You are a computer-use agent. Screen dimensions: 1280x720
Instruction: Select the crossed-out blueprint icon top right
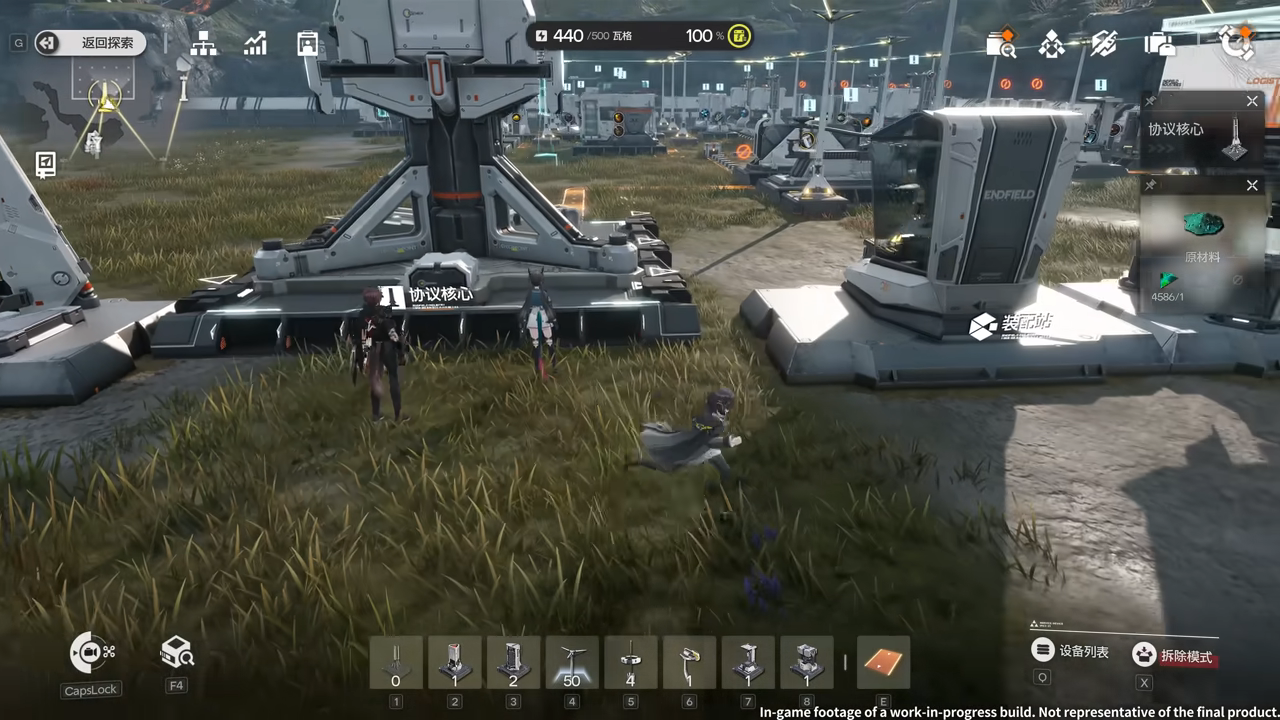point(1103,45)
